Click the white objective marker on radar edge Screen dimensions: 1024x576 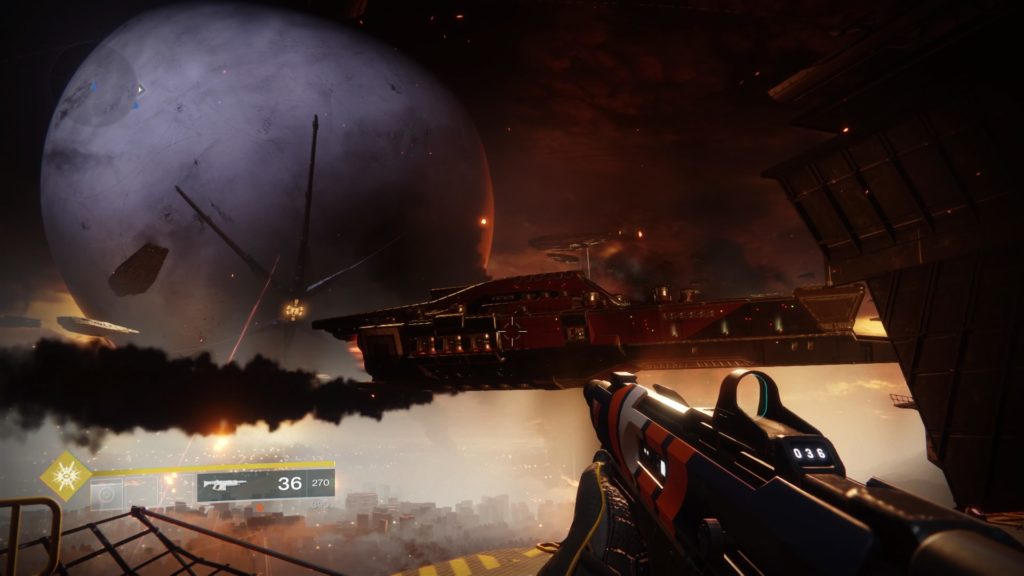pyautogui.click(x=140, y=90)
